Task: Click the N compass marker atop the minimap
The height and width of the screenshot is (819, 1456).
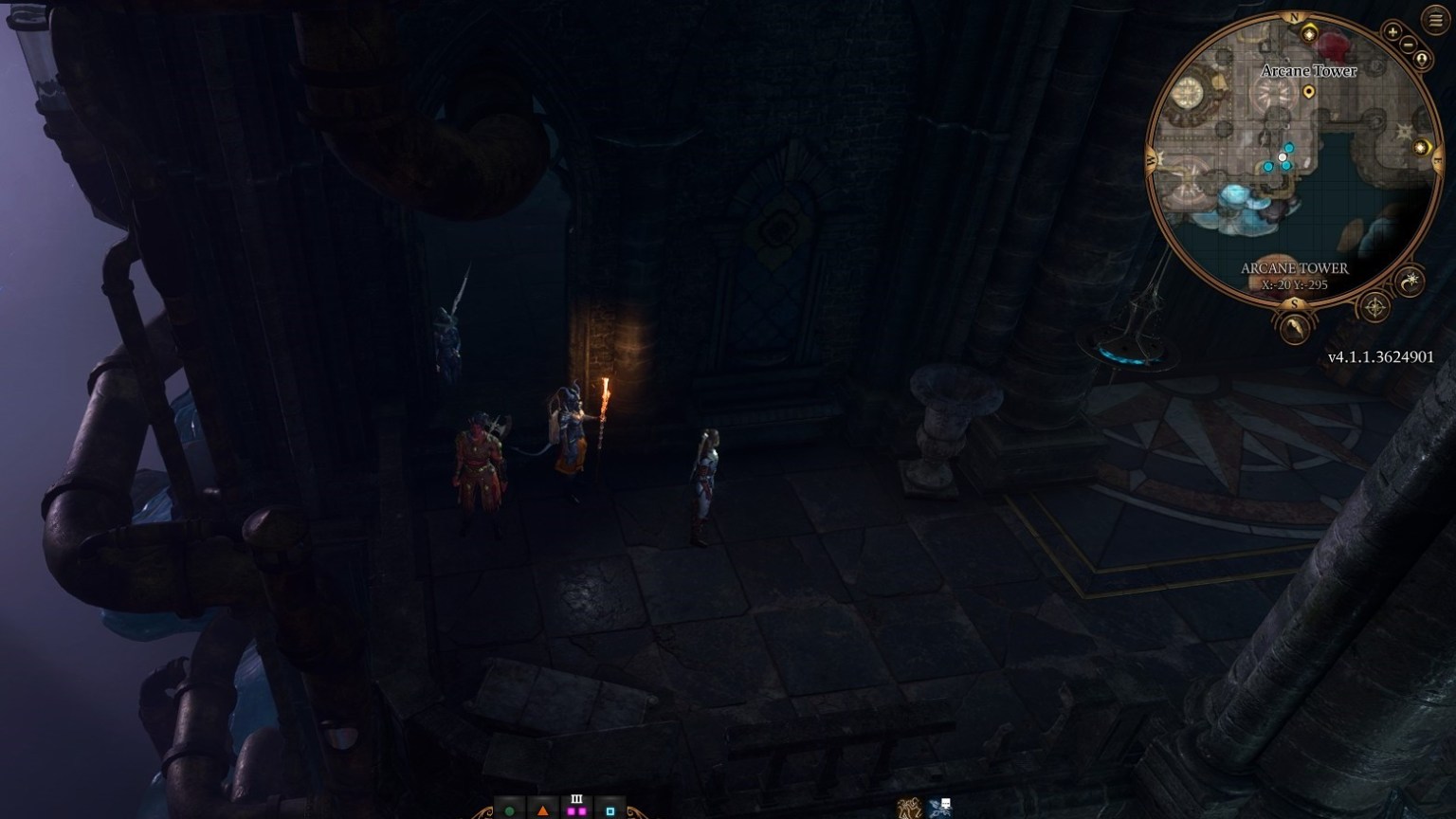Action: (x=1294, y=18)
